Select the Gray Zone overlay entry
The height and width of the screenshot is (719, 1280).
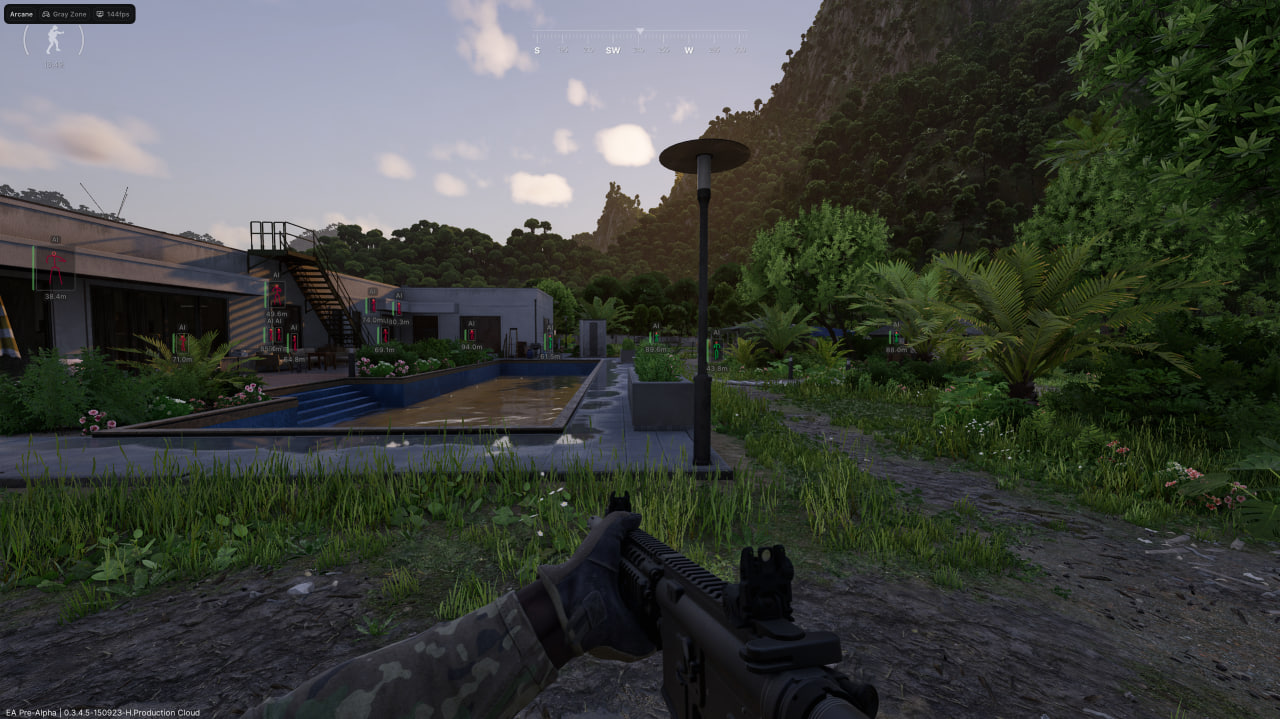click(x=64, y=14)
